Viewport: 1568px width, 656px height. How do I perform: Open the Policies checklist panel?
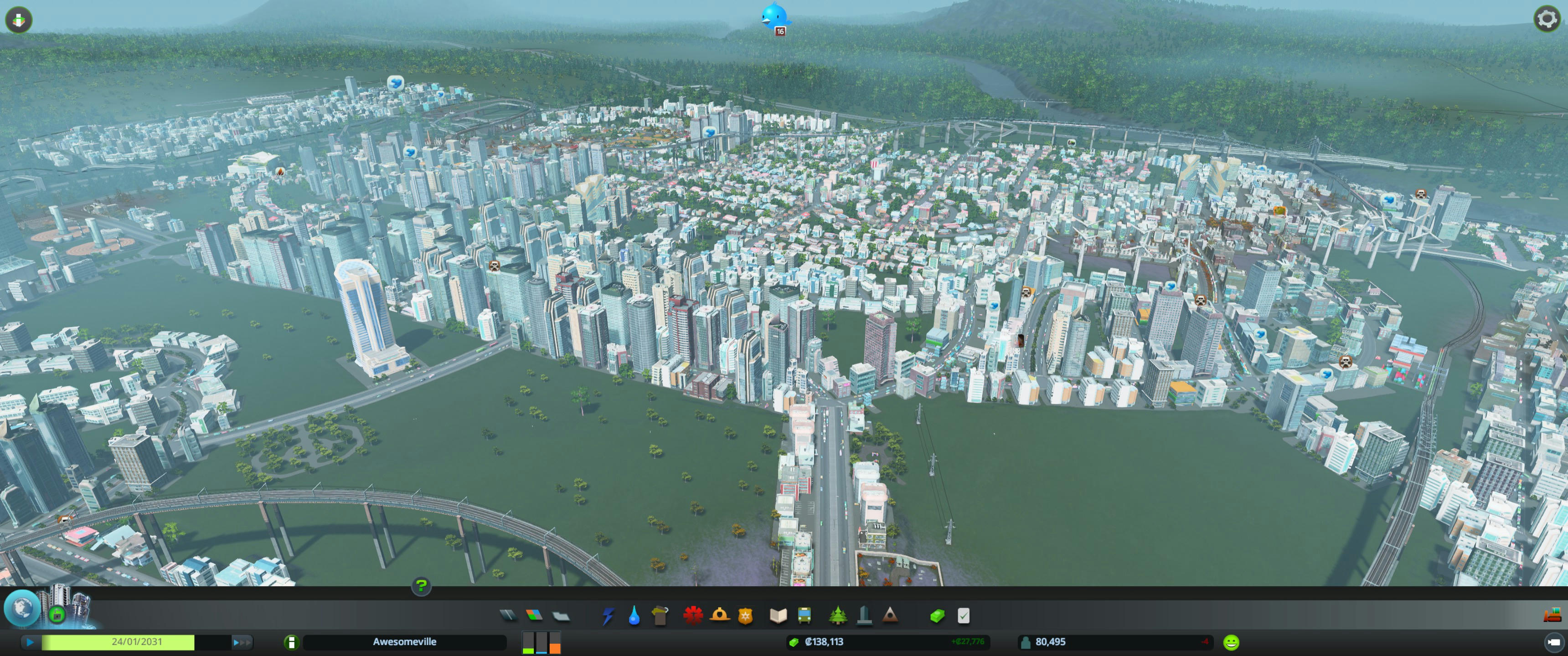(963, 616)
